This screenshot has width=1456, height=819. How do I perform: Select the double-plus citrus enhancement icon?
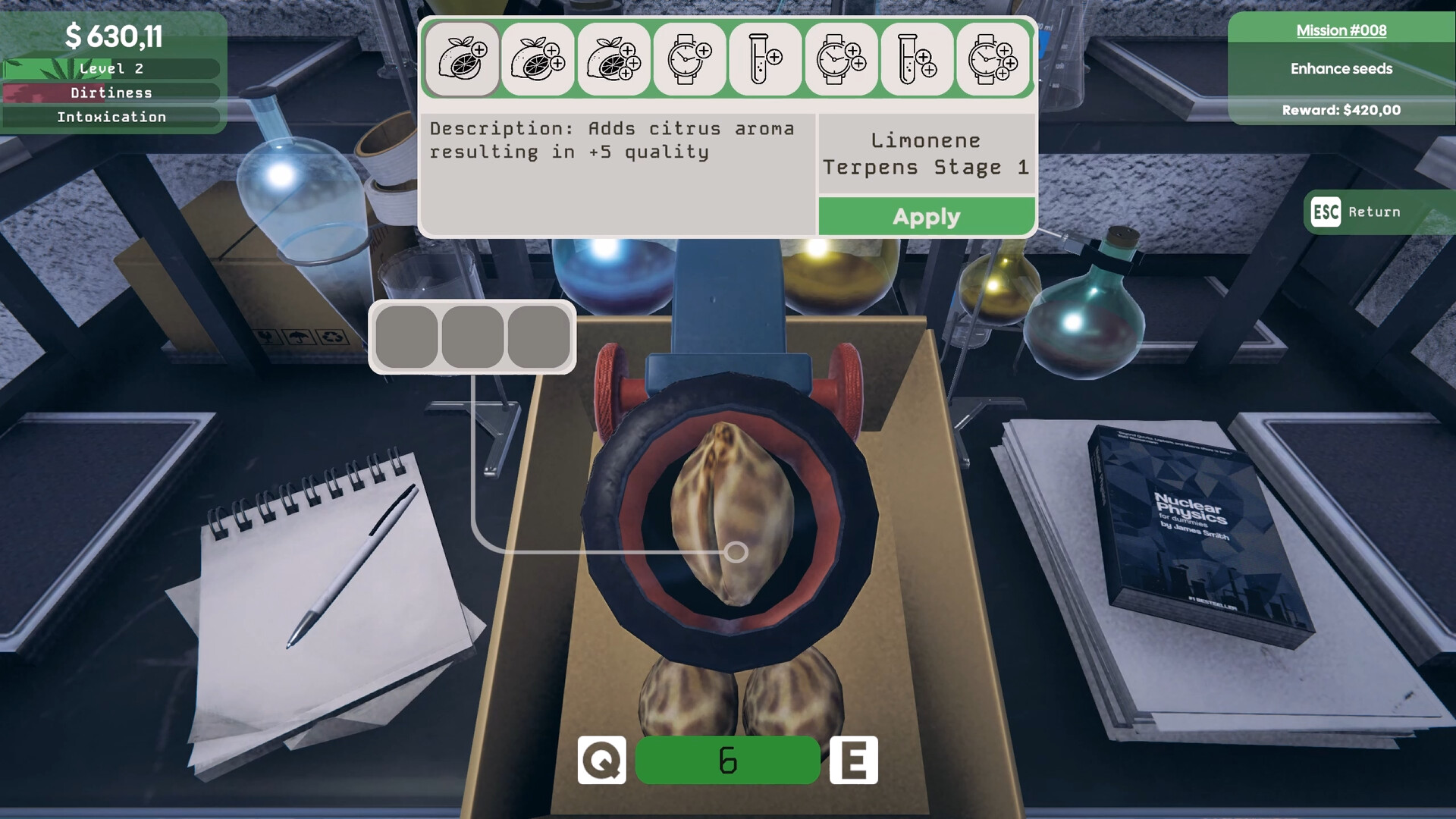coord(538,58)
